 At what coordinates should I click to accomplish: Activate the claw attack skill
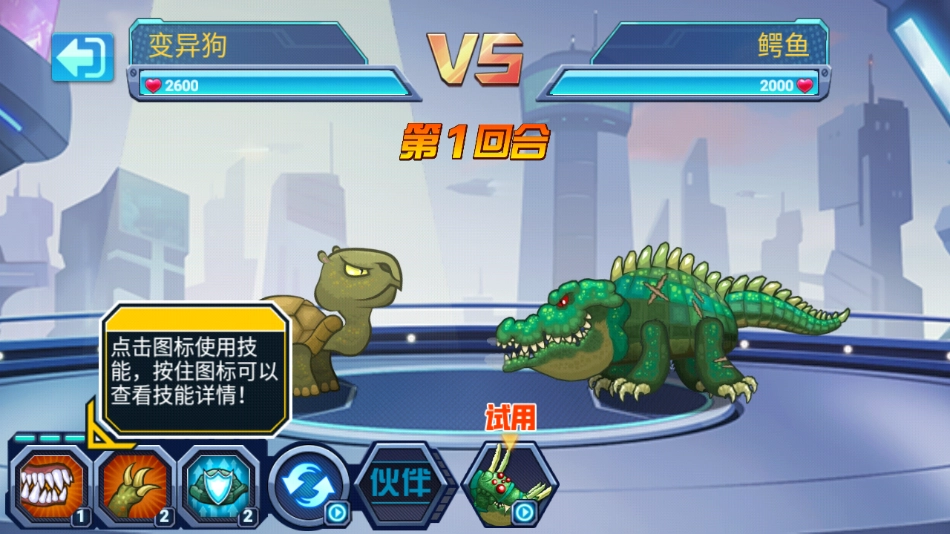(x=137, y=485)
